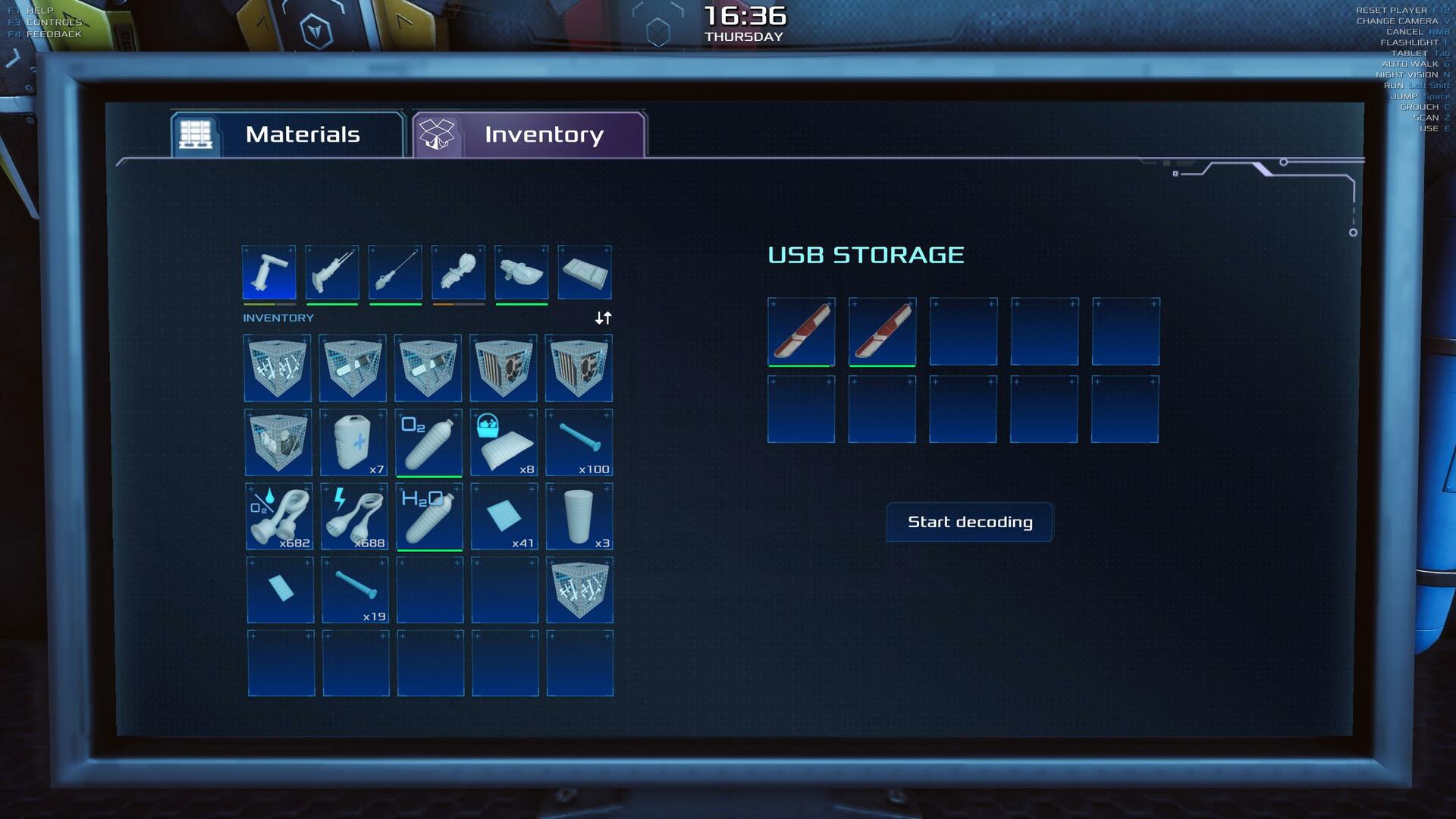
Task: Select the single small sheet without a count
Action: pos(280,590)
